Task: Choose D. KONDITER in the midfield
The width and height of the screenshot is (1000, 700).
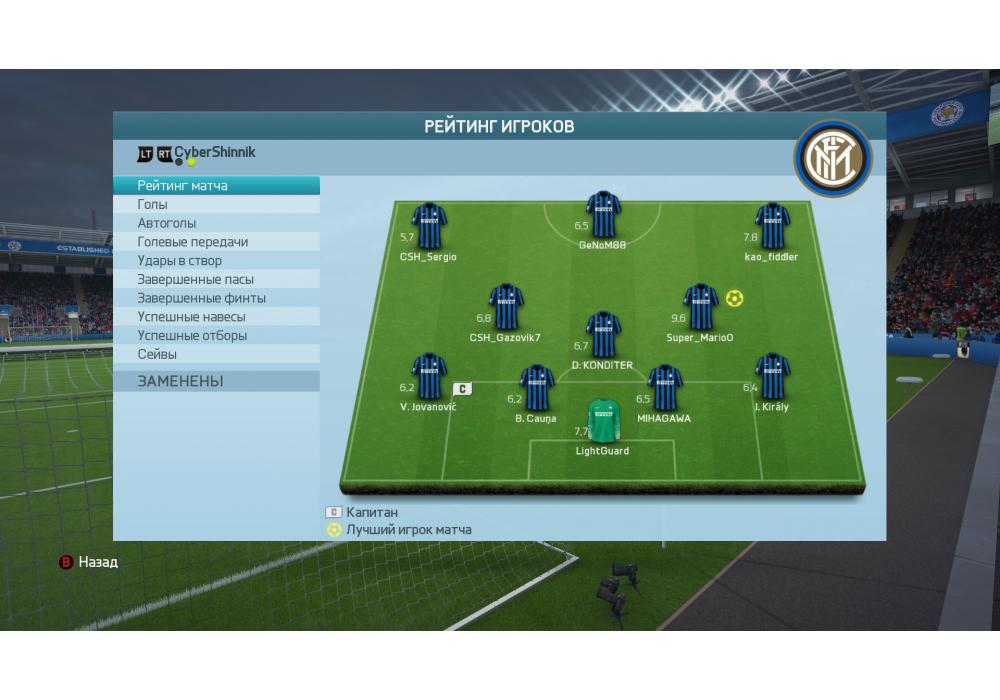Action: tap(603, 335)
